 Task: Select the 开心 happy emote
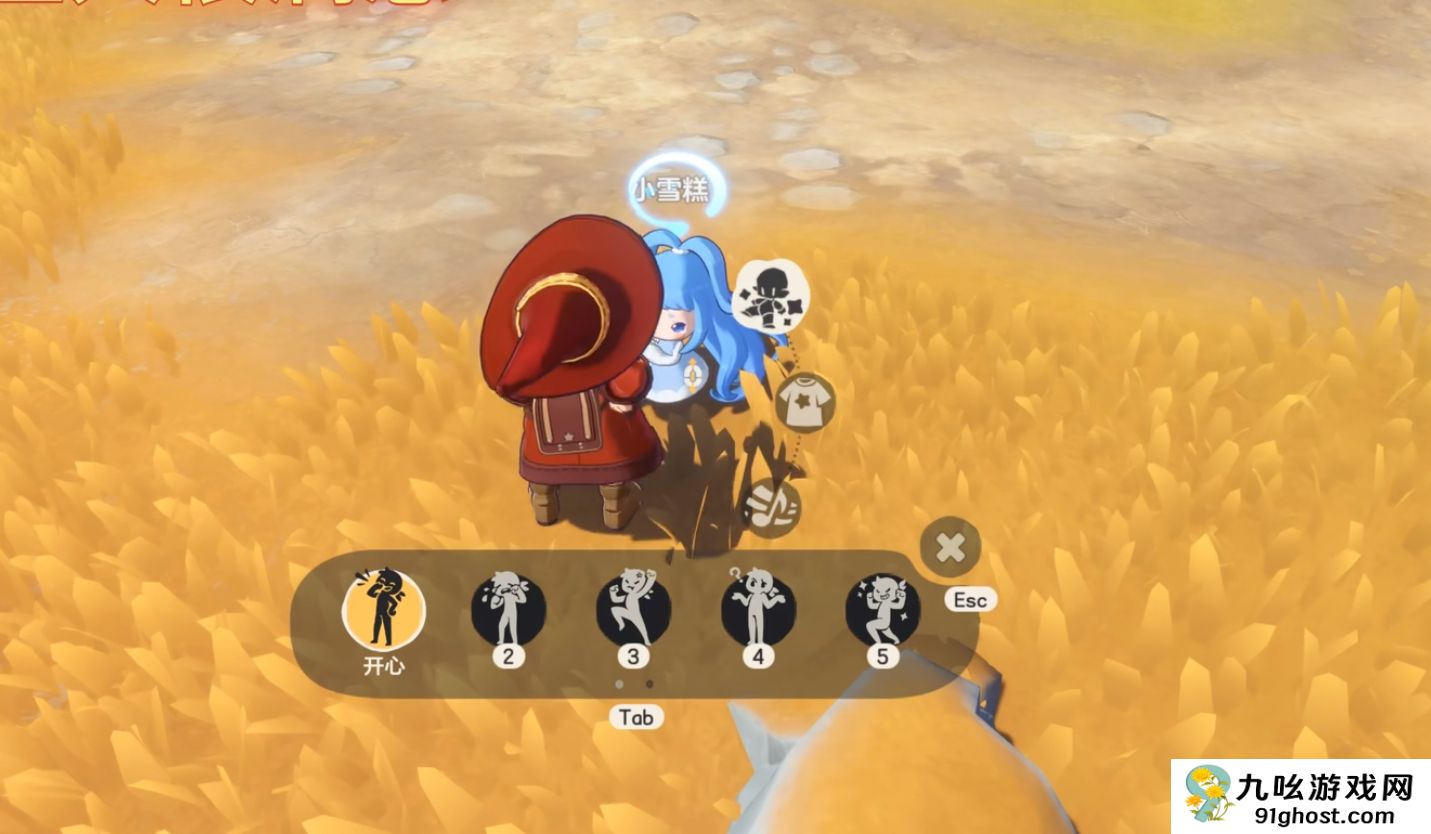coord(383,609)
